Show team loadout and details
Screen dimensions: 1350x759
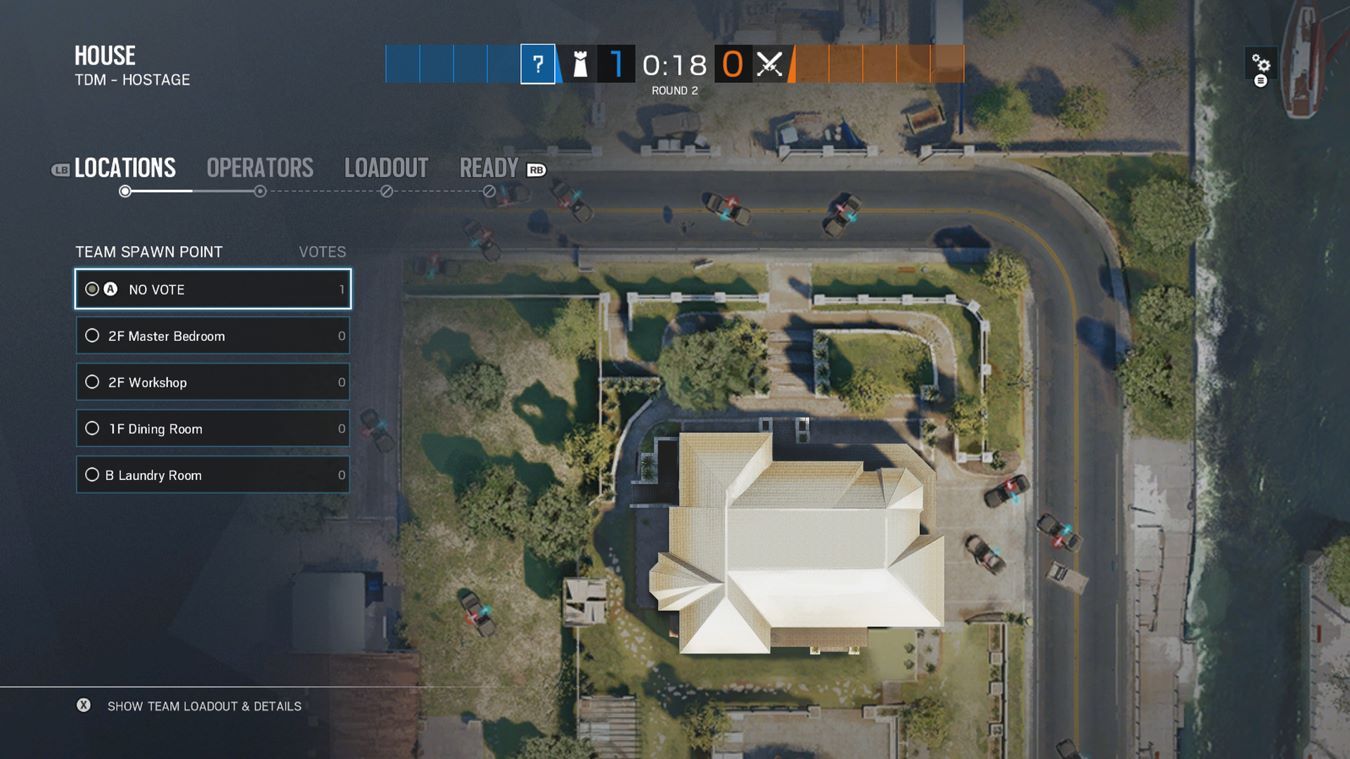coord(202,704)
